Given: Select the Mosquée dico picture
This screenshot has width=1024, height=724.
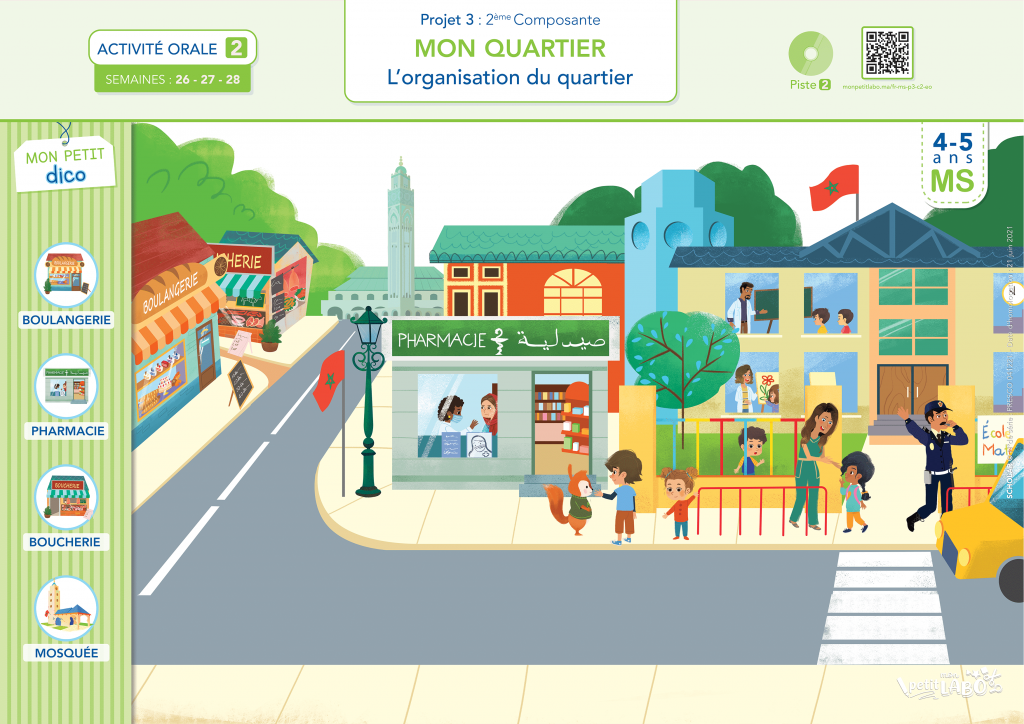Looking at the screenshot, I should click(66, 608).
